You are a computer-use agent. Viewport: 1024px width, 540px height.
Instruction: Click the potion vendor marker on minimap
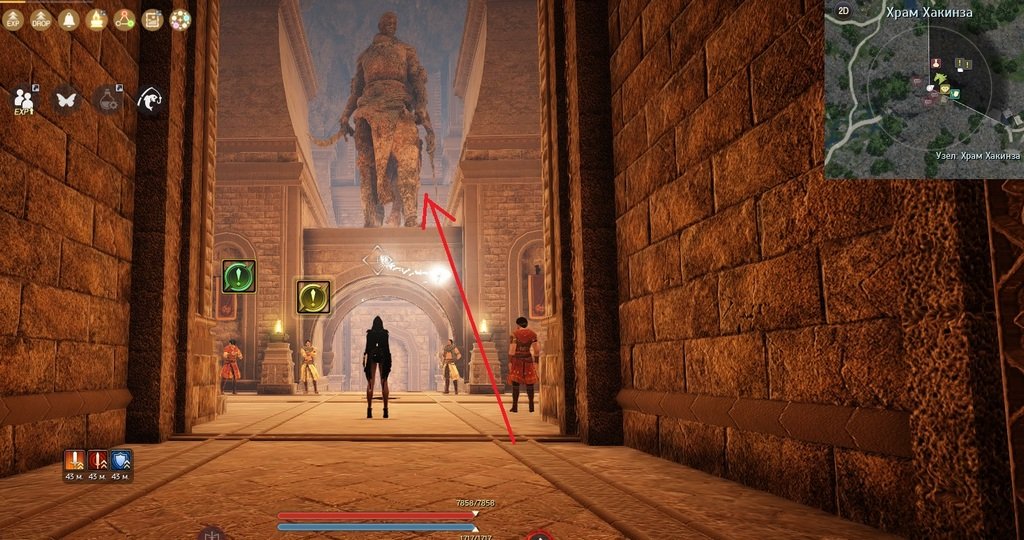[937, 63]
